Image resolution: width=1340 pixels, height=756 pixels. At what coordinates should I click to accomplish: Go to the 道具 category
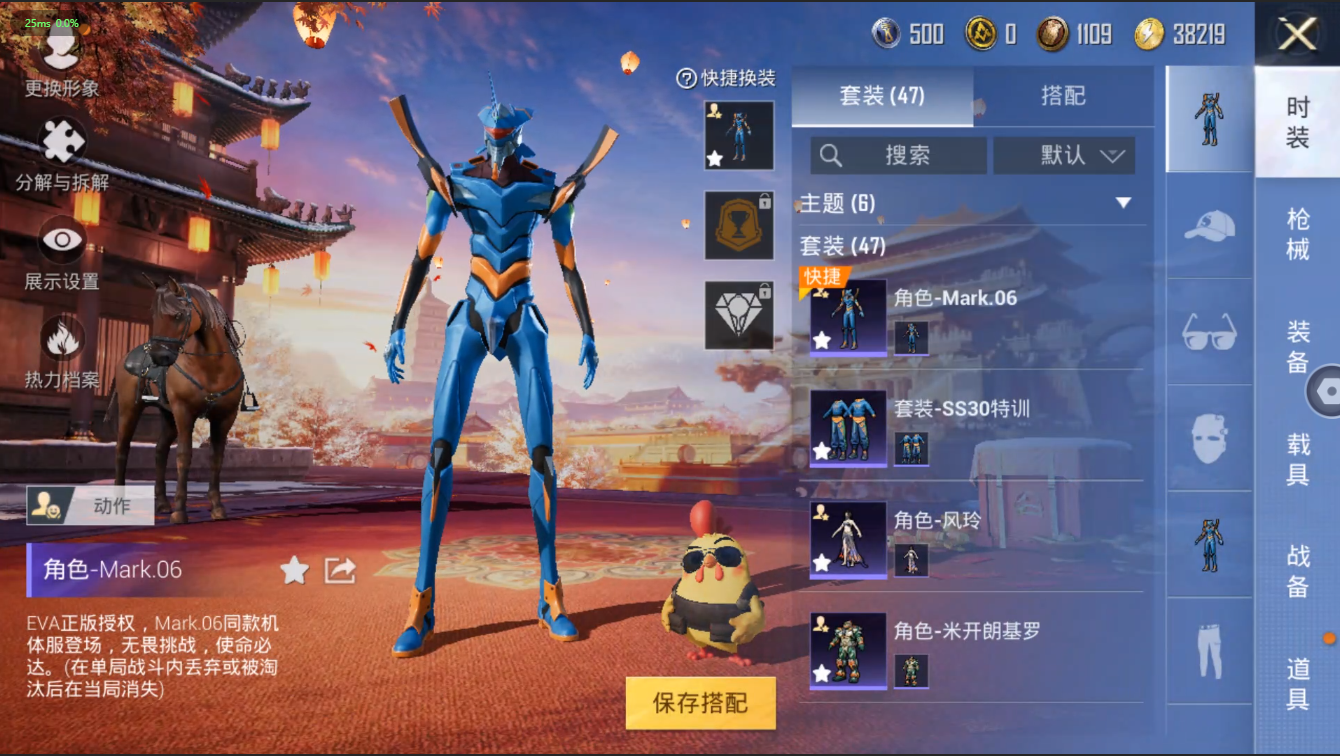1297,684
